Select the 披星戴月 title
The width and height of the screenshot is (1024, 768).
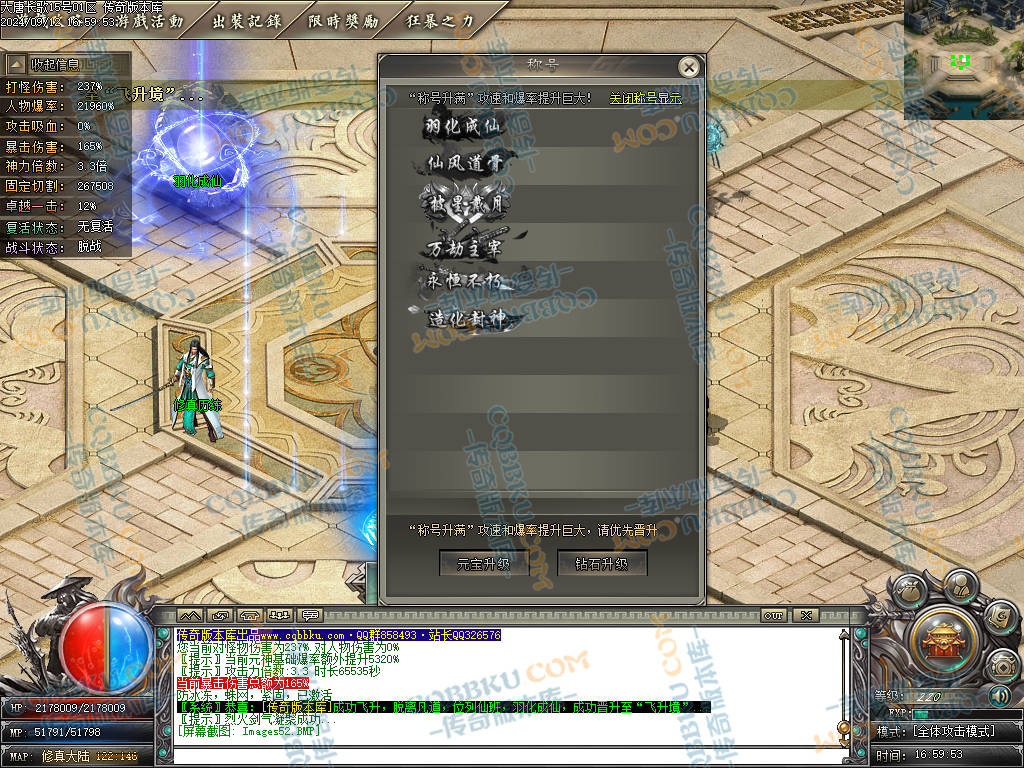(464, 203)
